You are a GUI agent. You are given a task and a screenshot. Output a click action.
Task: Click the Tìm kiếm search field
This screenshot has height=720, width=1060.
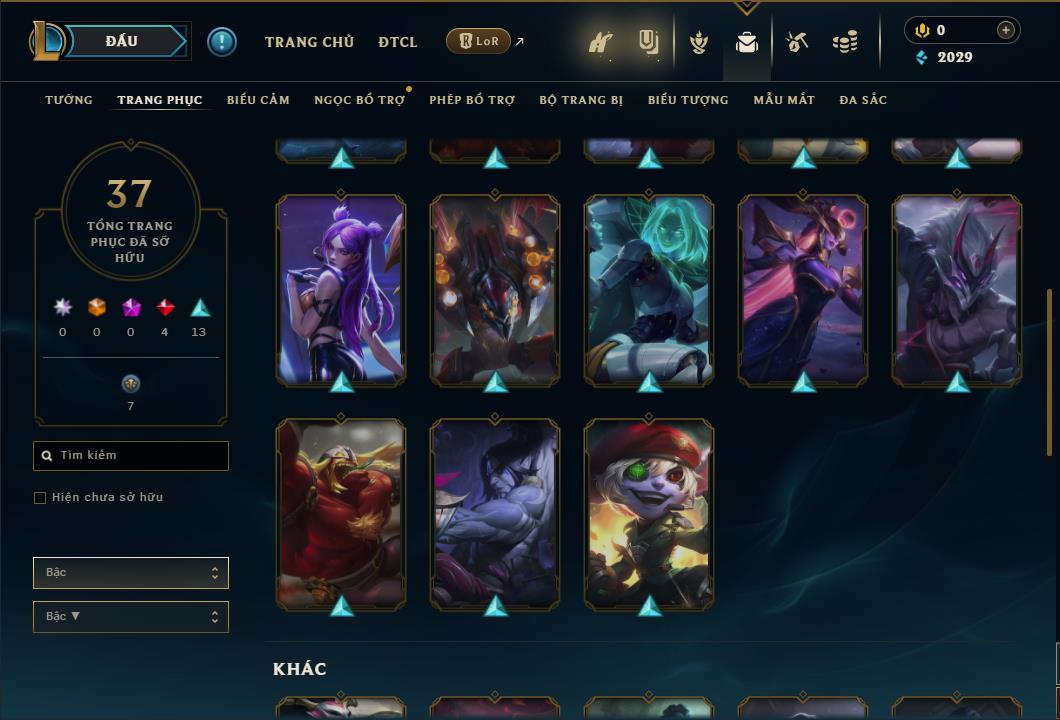point(131,456)
